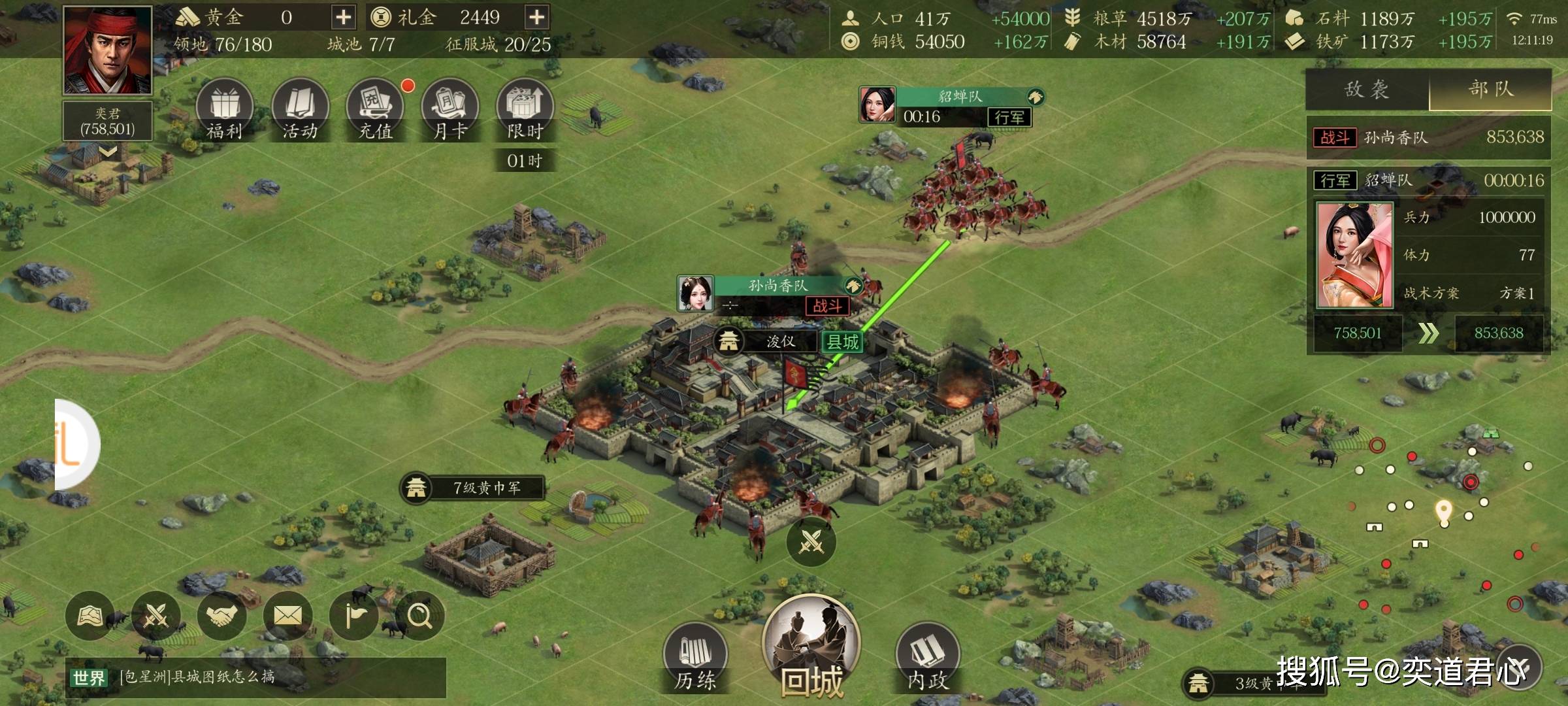Select the 孙尚香队 battle row

1428,137
